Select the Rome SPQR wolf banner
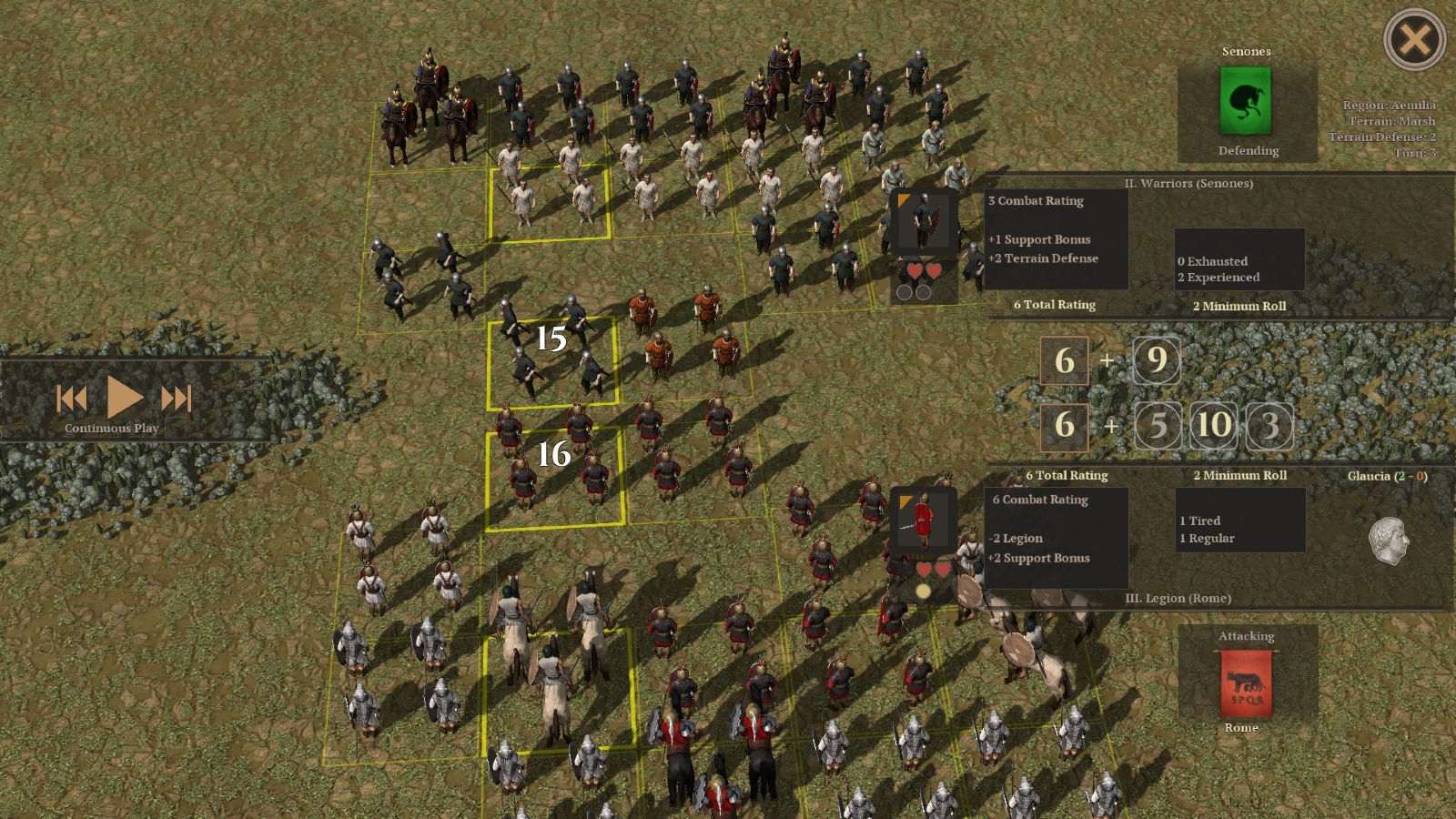The image size is (1456, 819). tap(1246, 684)
